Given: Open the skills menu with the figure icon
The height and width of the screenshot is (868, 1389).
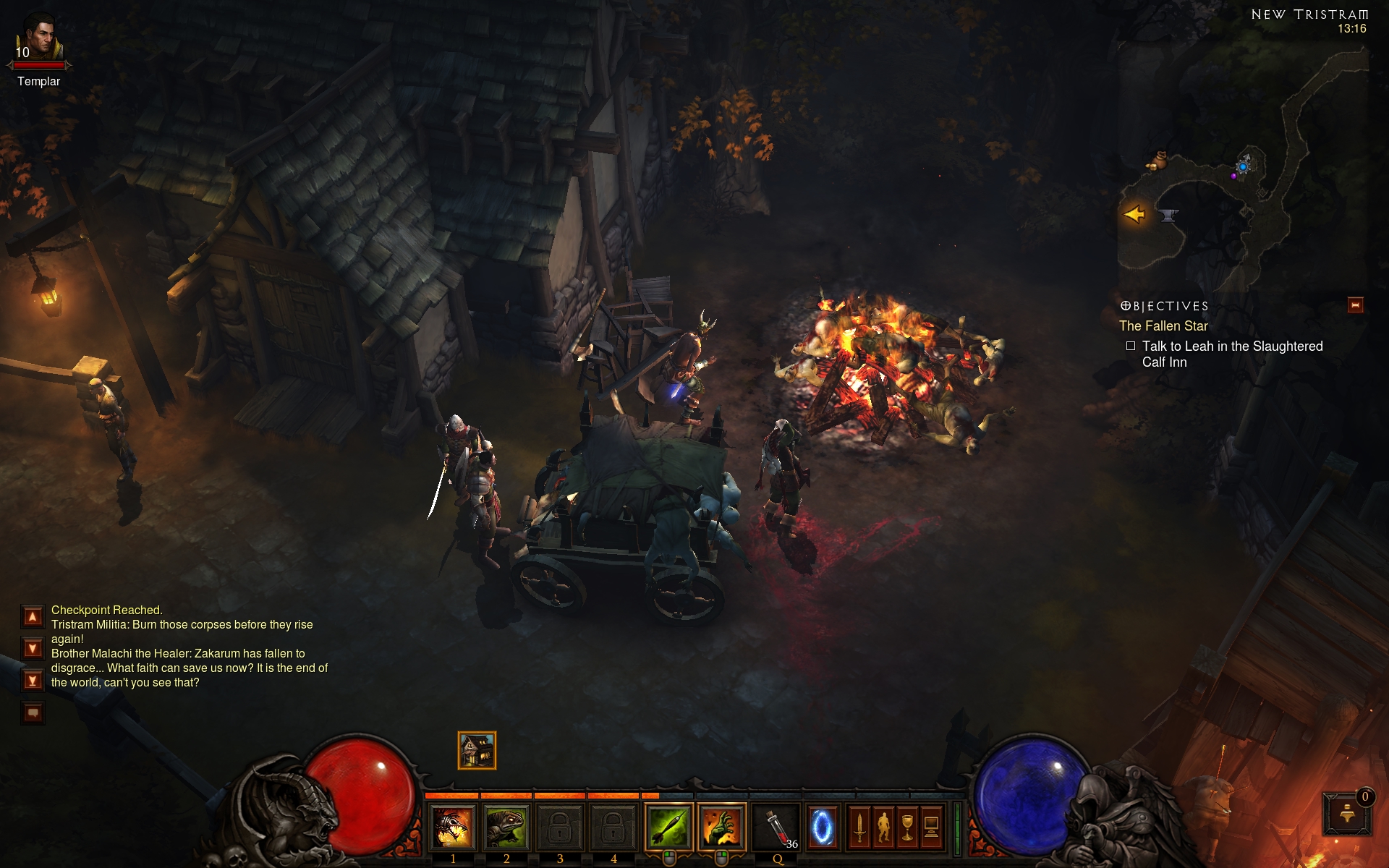Looking at the screenshot, I should click(x=883, y=827).
